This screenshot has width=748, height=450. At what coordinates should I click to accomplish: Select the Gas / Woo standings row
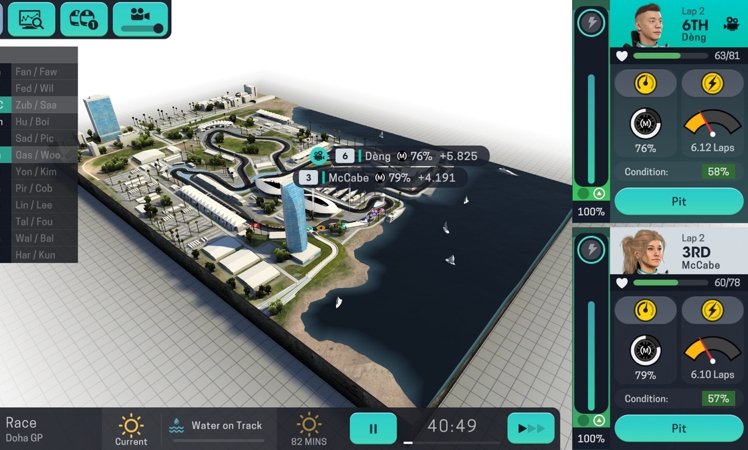tap(38, 155)
